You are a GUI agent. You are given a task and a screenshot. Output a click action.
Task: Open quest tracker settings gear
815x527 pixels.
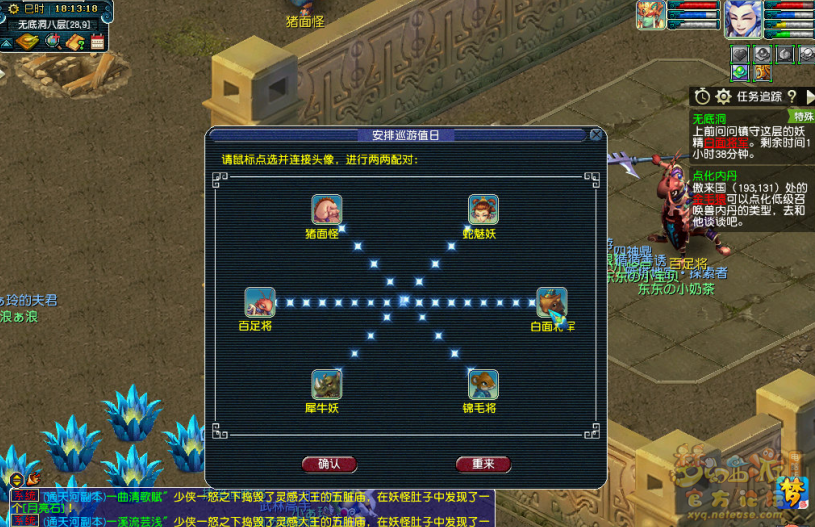(x=722, y=96)
